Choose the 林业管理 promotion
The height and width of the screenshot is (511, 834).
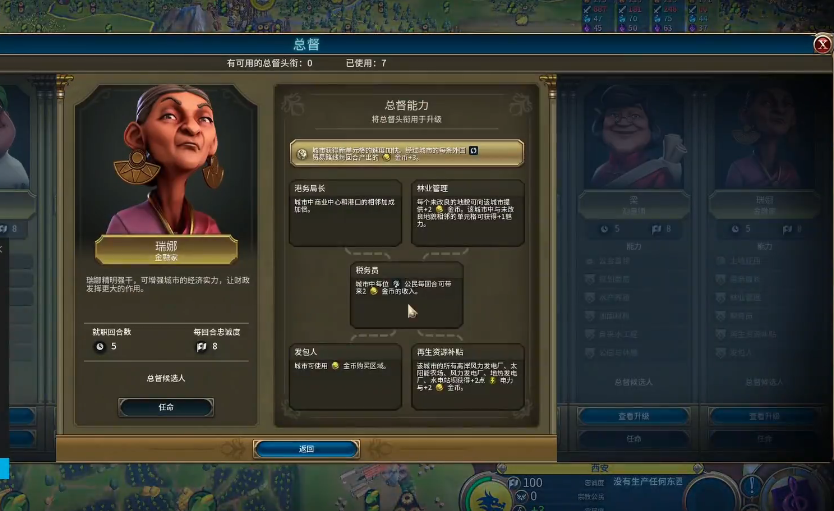click(x=467, y=212)
